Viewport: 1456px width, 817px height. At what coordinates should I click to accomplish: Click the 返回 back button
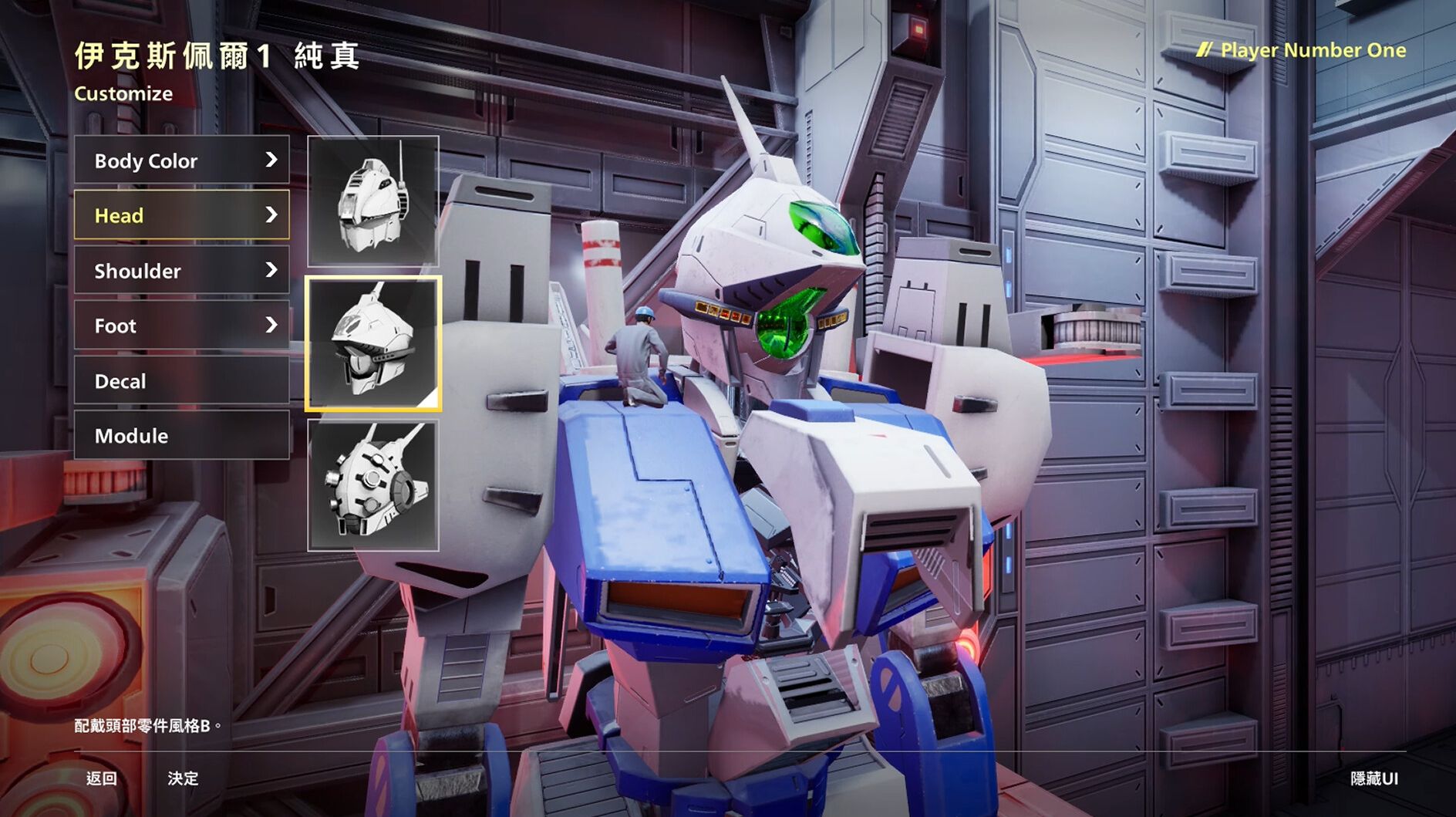101,778
